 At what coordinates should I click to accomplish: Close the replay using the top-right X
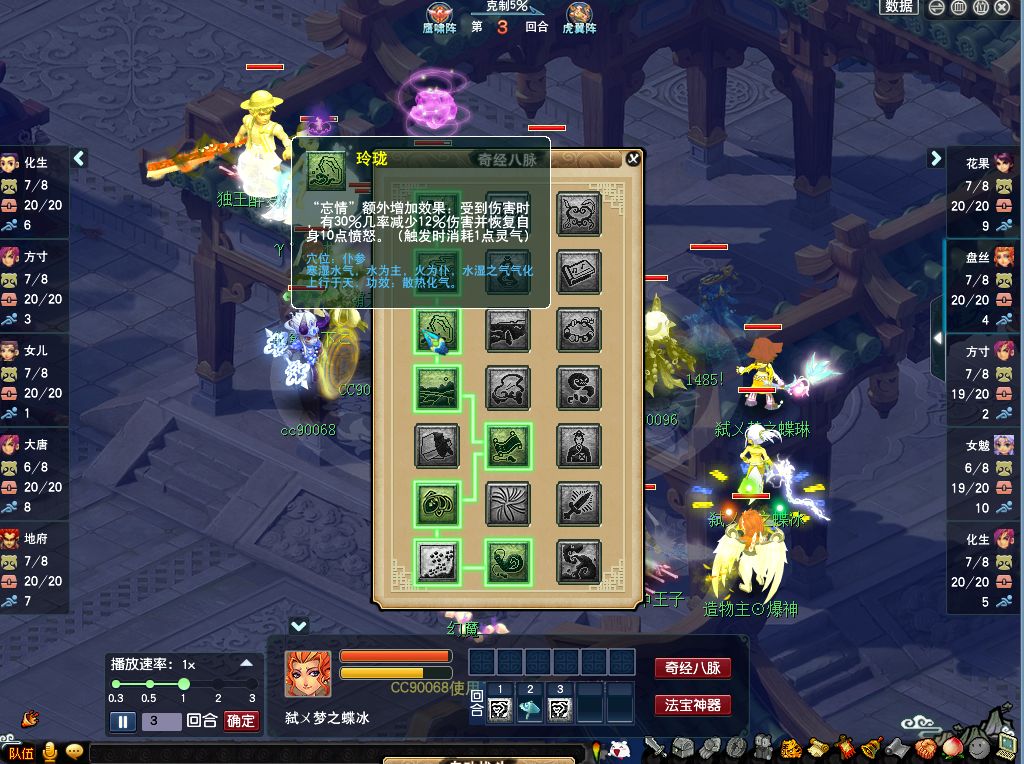pyautogui.click(x=1006, y=7)
